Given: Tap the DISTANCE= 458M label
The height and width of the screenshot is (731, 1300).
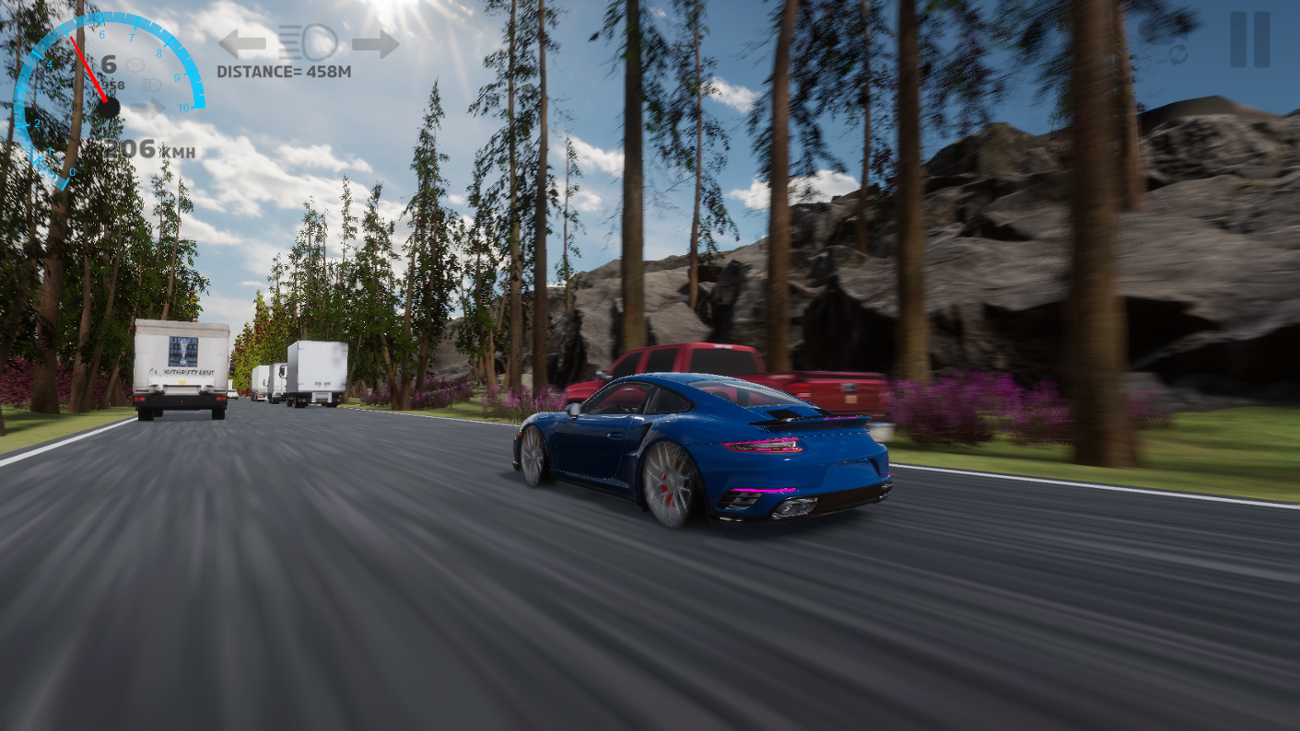Looking at the screenshot, I should click(285, 70).
